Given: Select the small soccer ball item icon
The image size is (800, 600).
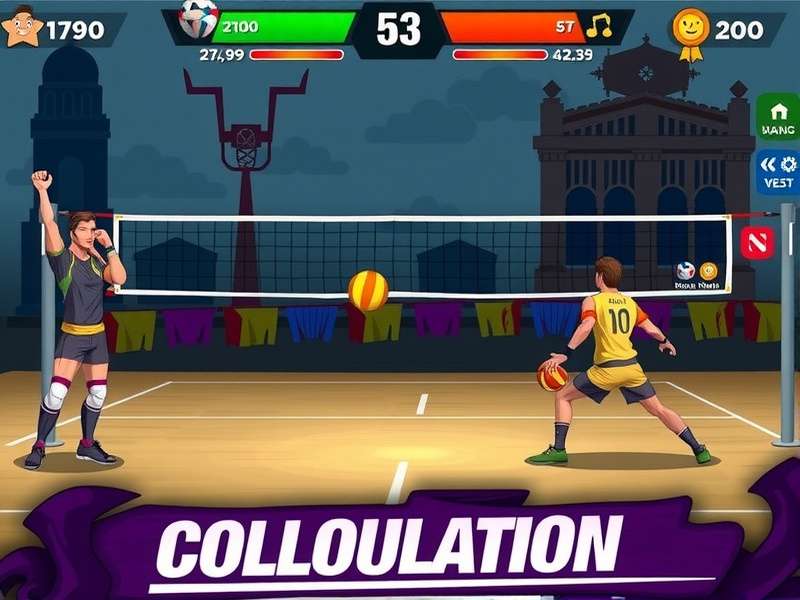Looking at the screenshot, I should [x=685, y=270].
